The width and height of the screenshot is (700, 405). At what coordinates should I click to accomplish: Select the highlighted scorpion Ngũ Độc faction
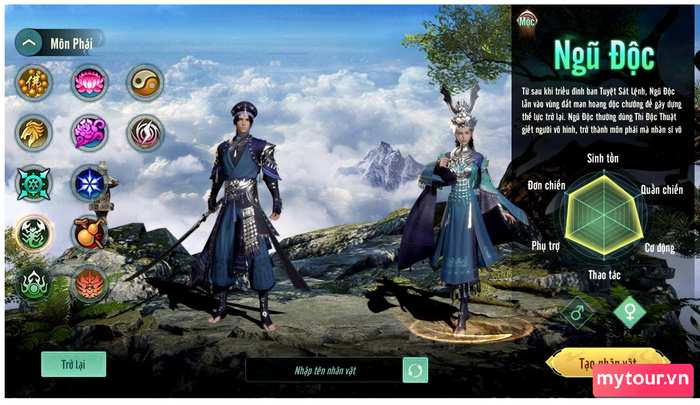coord(34,234)
